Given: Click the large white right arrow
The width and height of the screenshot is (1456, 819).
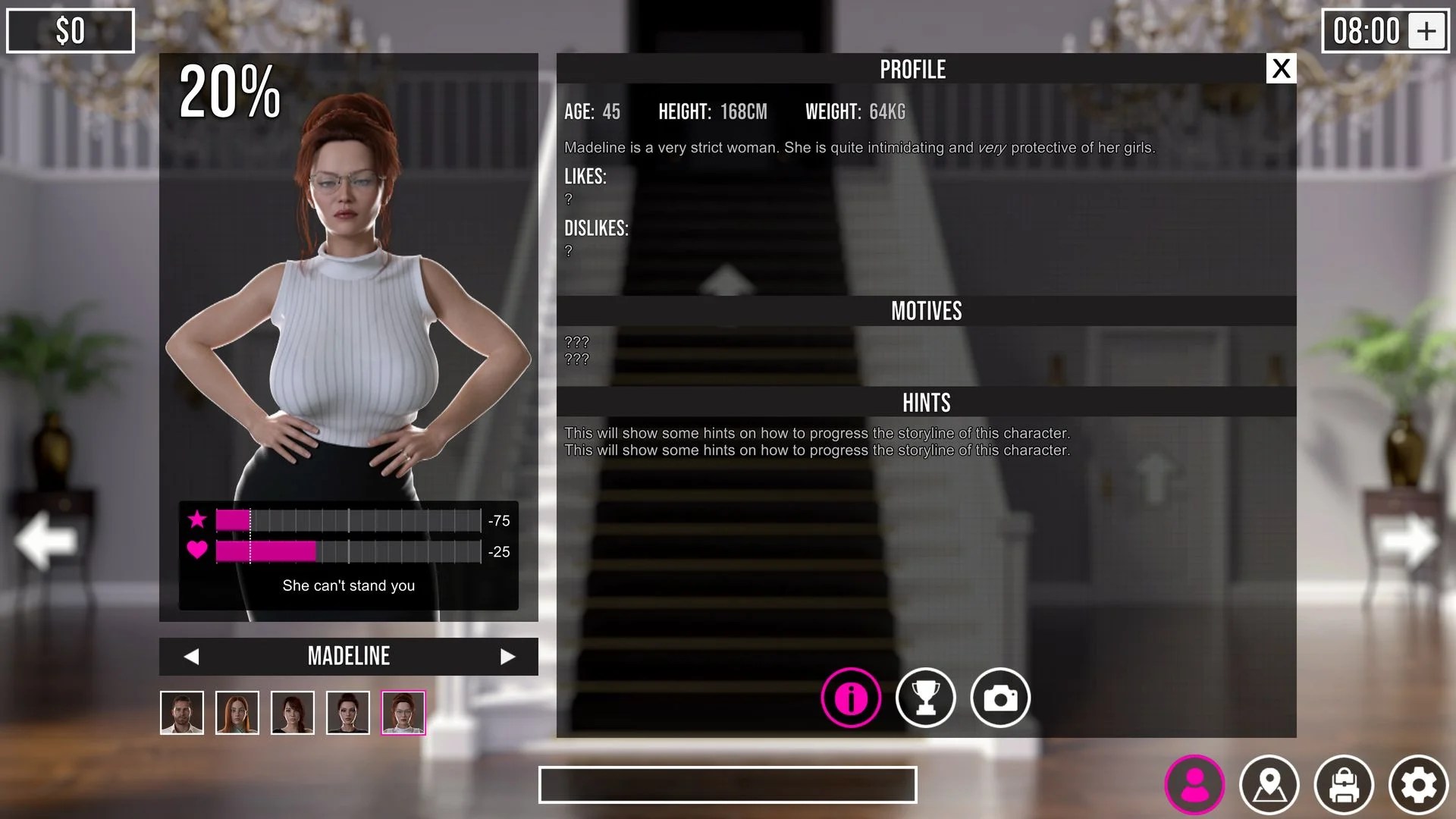Looking at the screenshot, I should point(1409,541).
